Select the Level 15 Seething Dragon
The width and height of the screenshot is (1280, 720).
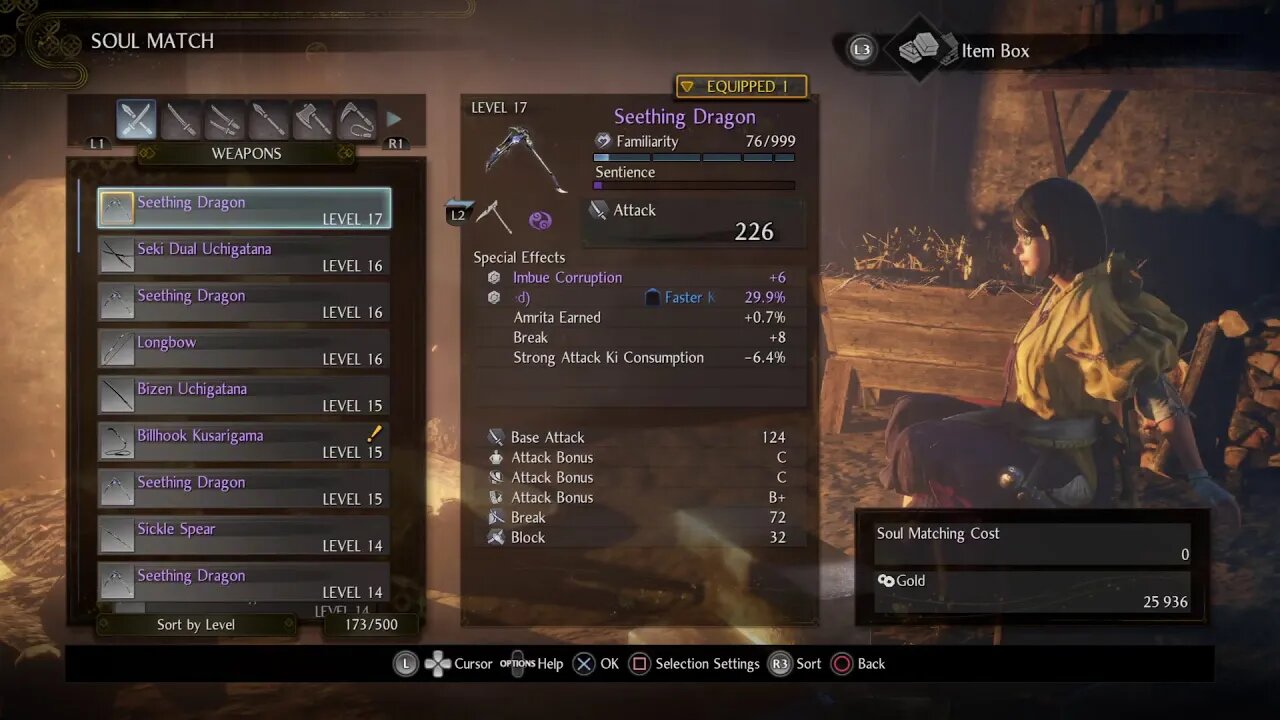pyautogui.click(x=244, y=489)
